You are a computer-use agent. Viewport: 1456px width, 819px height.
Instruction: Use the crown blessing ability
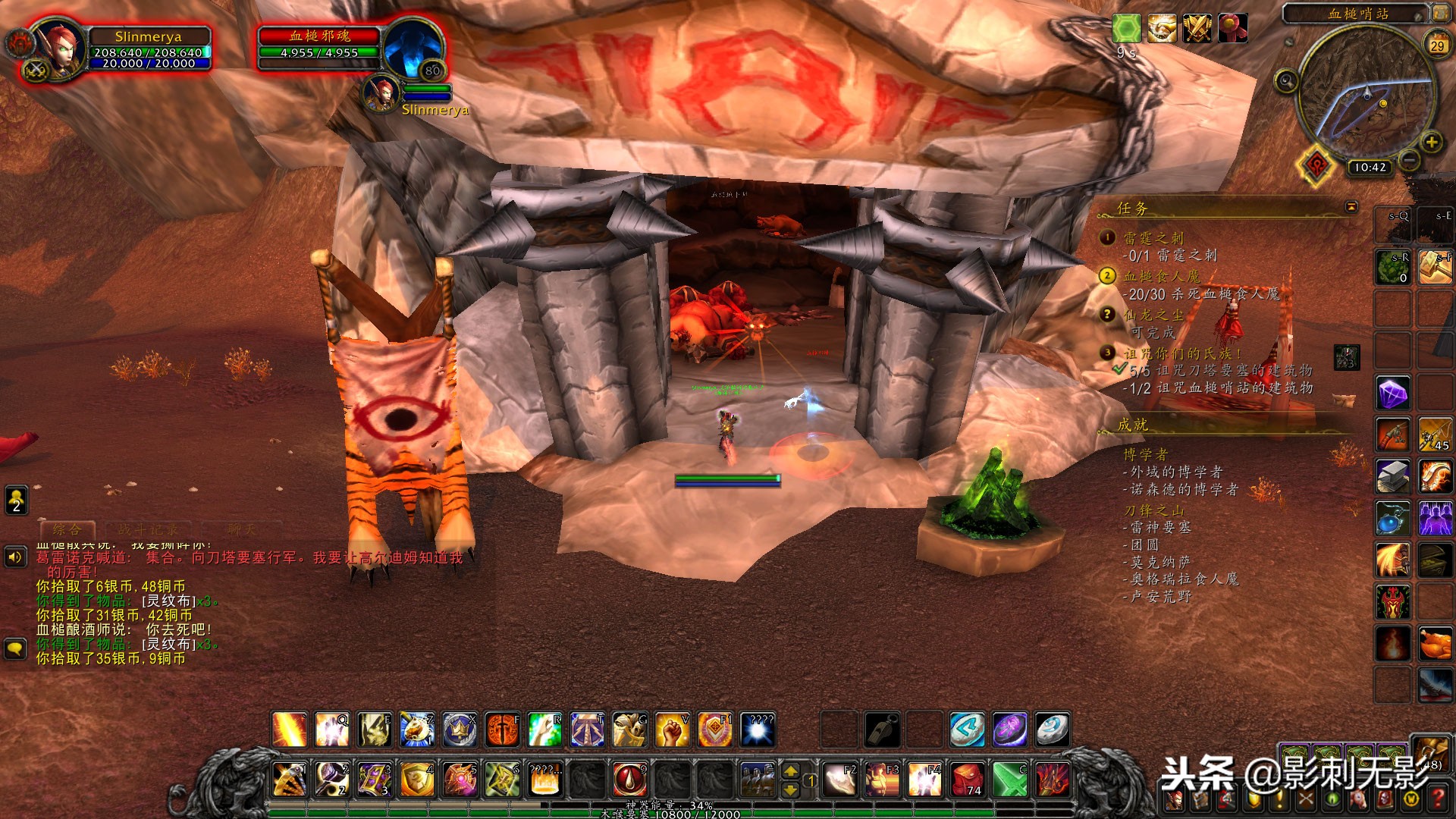tap(460, 730)
